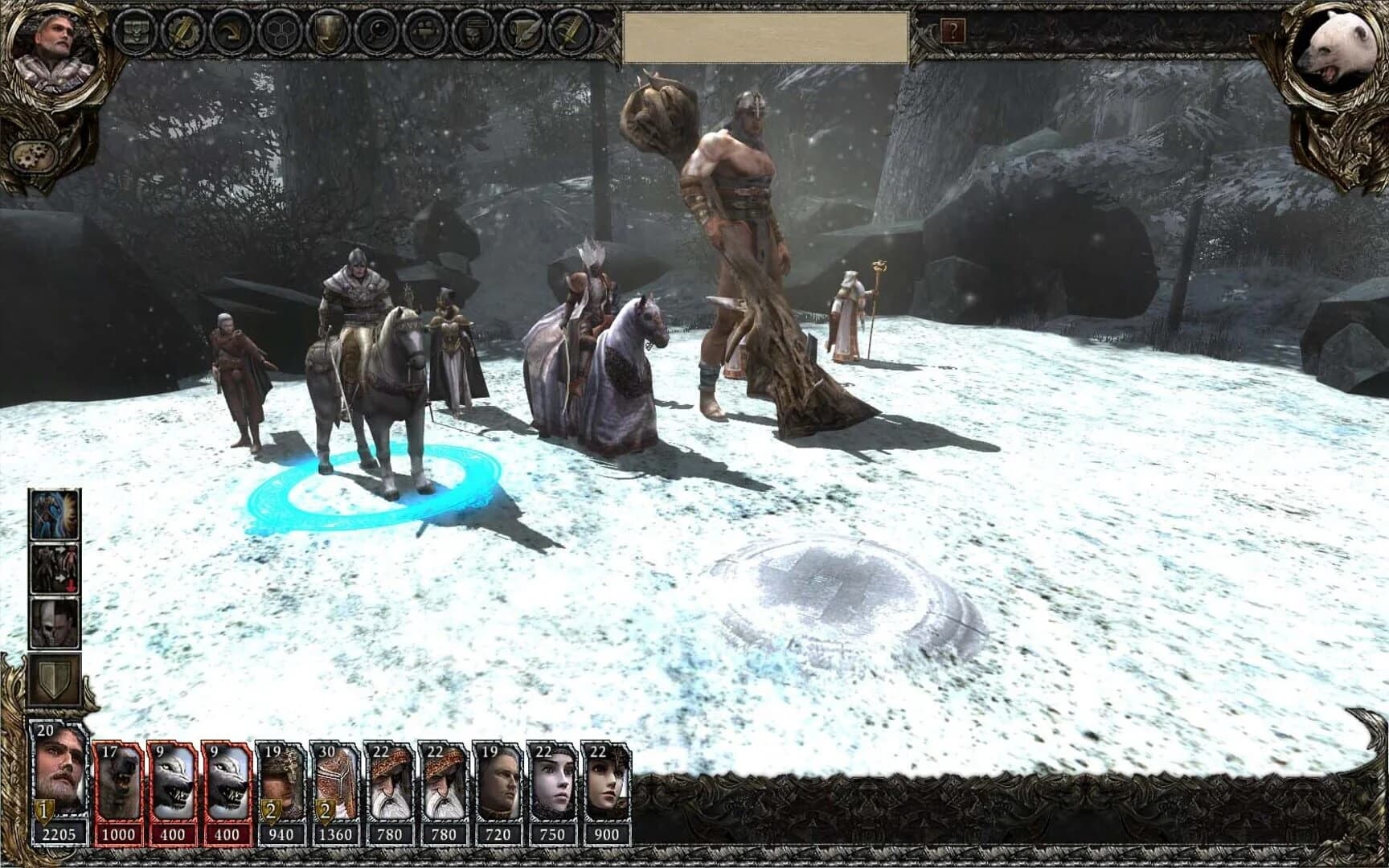Click the question mark help button

pos(953,33)
